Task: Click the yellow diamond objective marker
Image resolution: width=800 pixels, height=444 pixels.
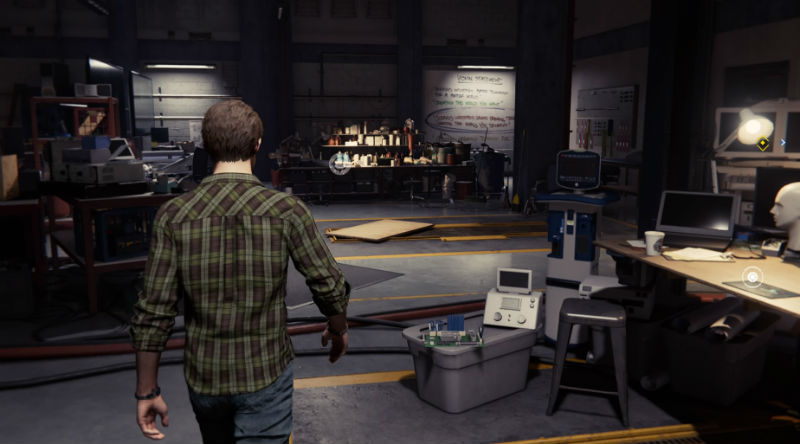Action: point(763,143)
